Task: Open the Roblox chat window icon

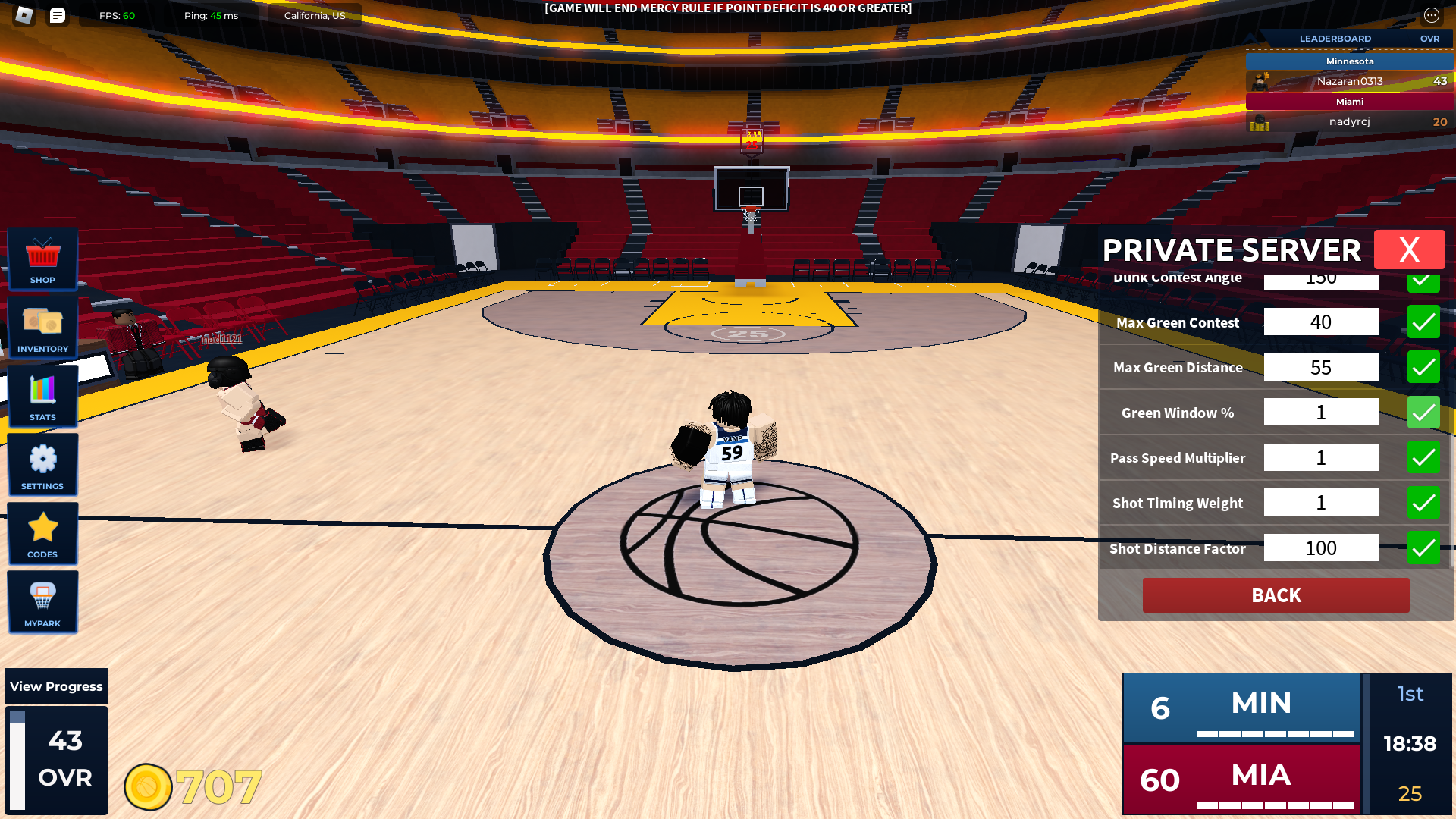Action: (x=58, y=15)
